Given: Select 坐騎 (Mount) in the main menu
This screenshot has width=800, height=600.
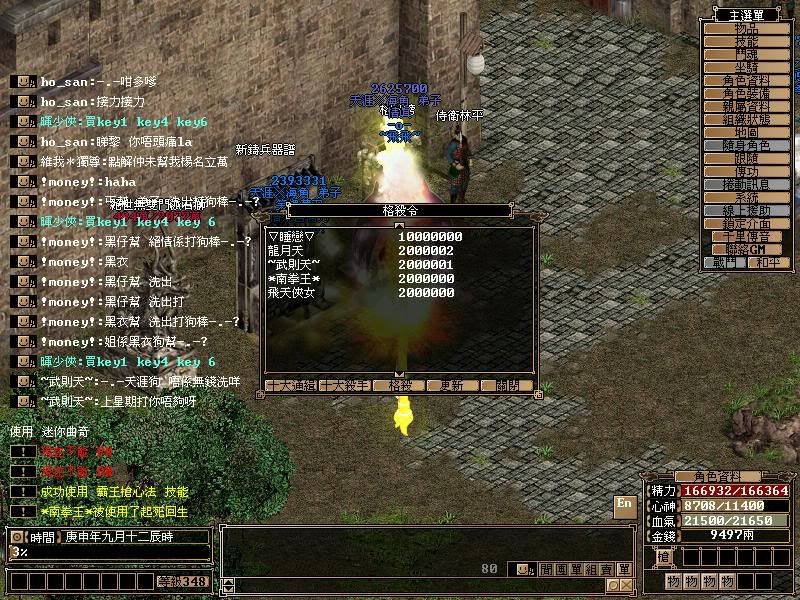Looking at the screenshot, I should [746, 68].
